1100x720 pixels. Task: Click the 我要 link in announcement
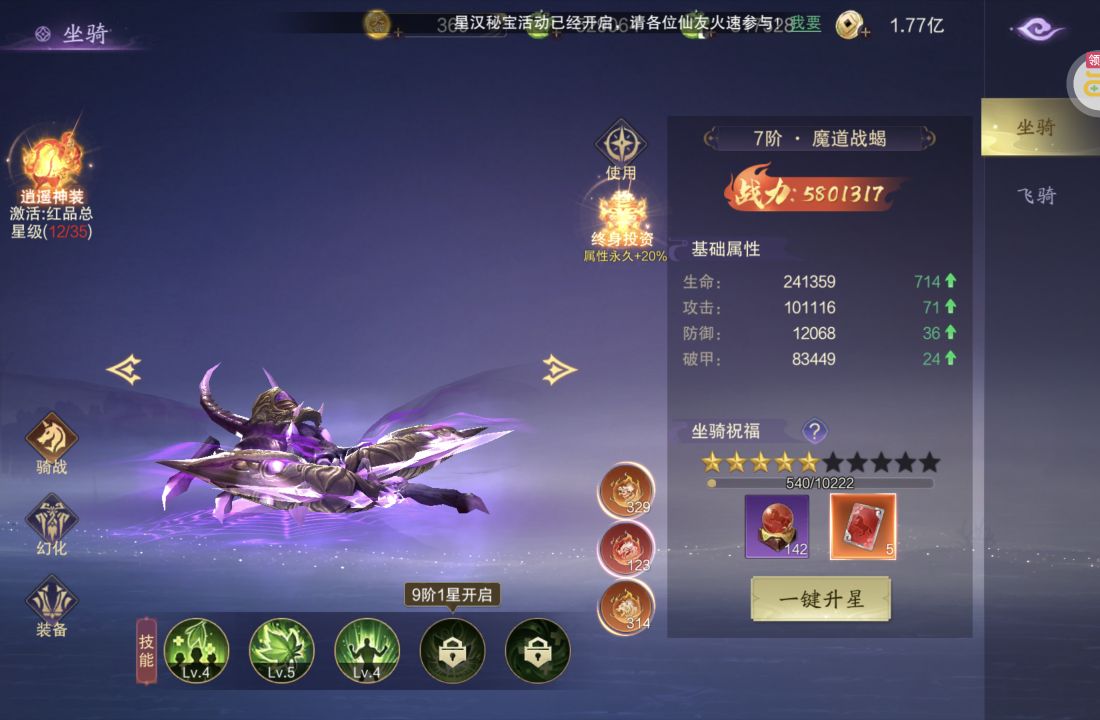click(x=806, y=23)
